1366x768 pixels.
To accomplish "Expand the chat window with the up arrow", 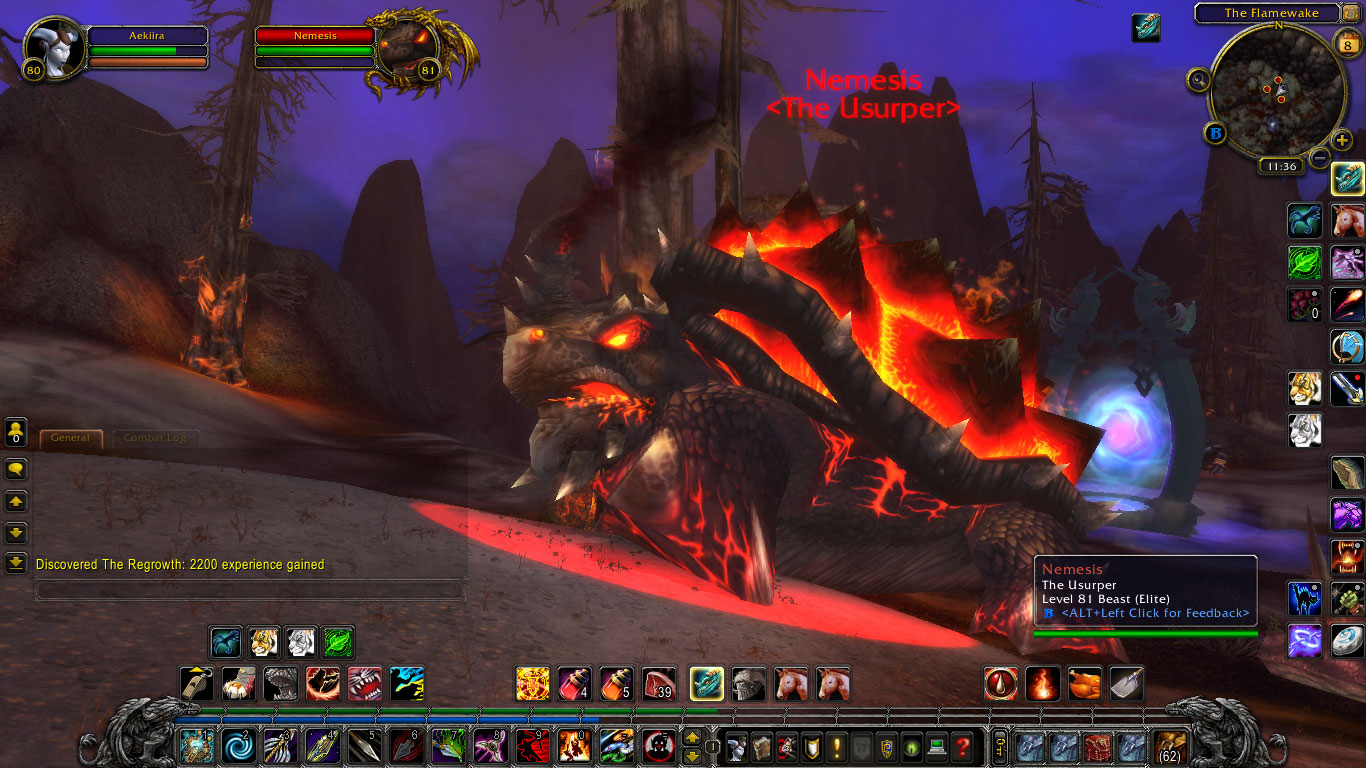I will pyautogui.click(x=16, y=502).
